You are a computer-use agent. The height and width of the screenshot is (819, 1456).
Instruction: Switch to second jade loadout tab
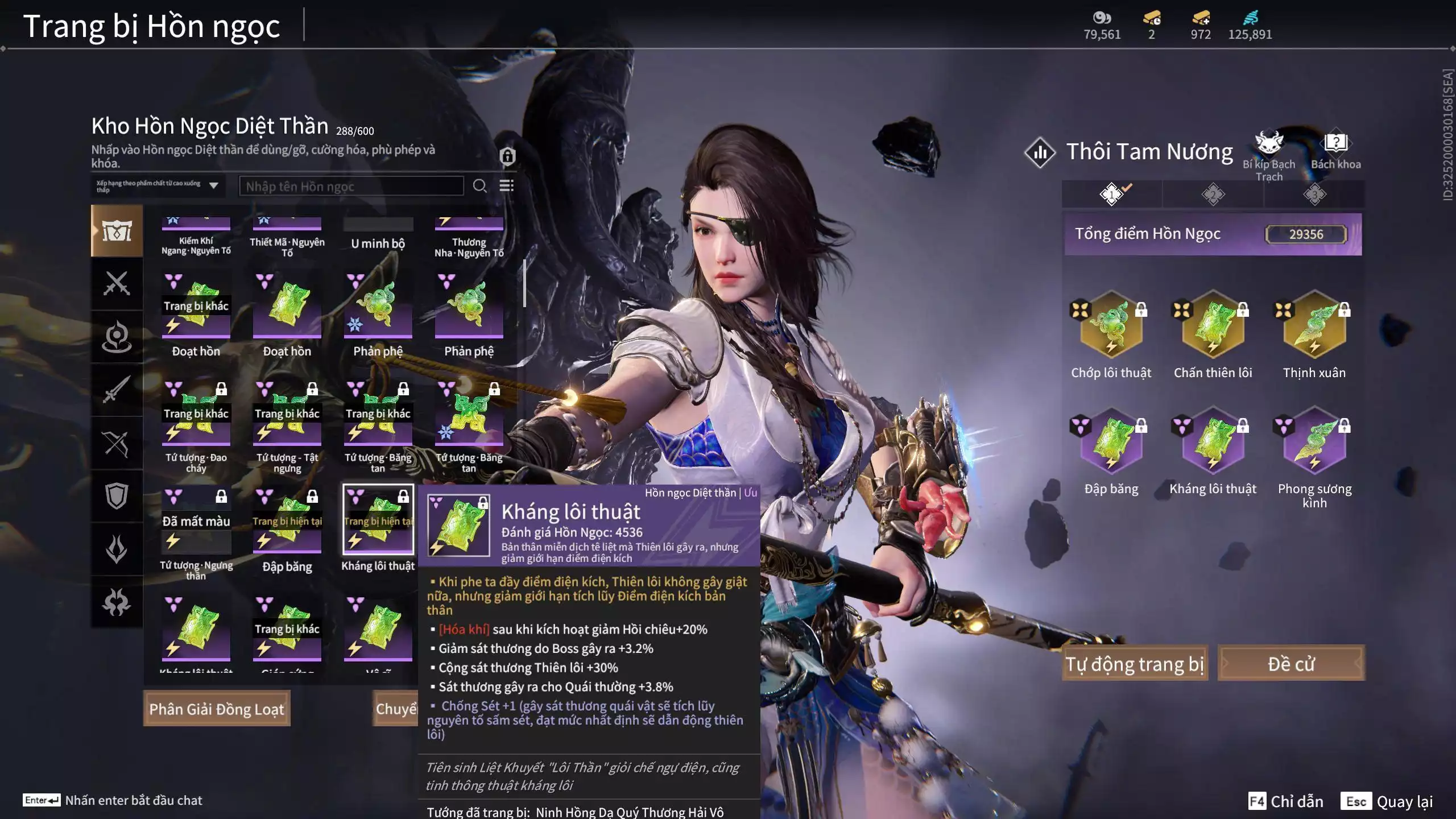(1213, 195)
